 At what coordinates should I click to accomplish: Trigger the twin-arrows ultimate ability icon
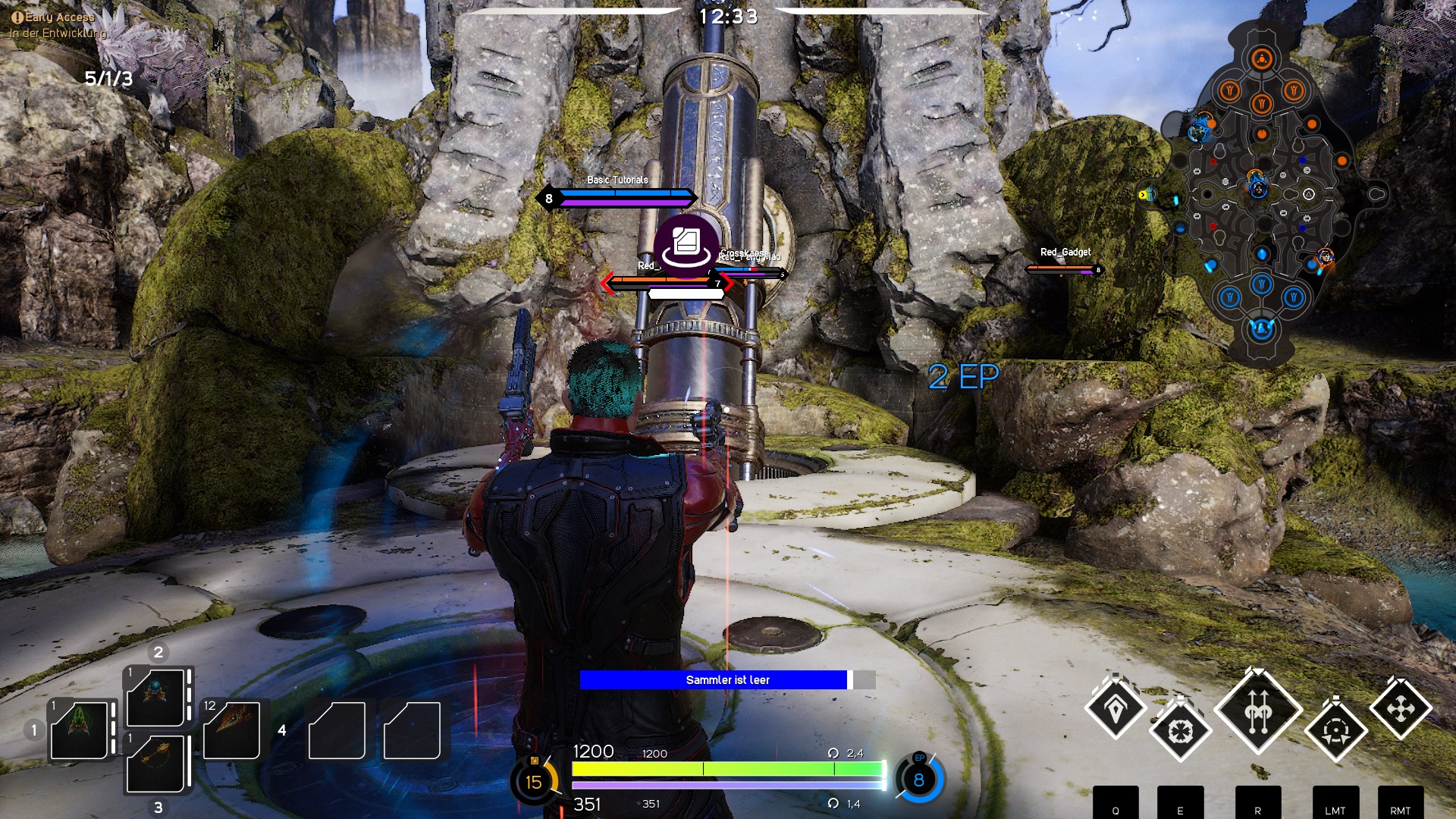click(1258, 711)
